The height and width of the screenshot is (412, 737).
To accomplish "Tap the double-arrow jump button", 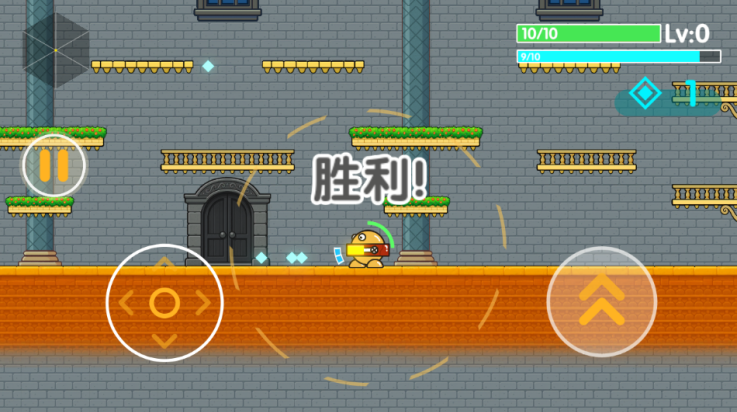I will pyautogui.click(x=601, y=301).
